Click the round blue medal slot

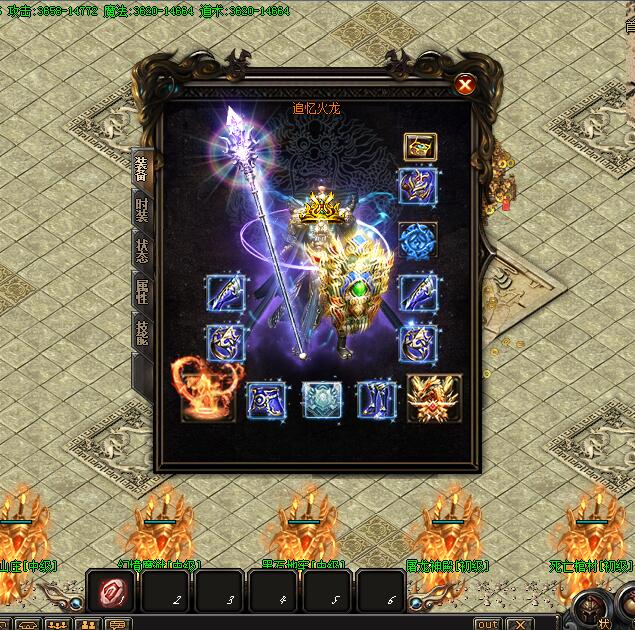(417, 240)
